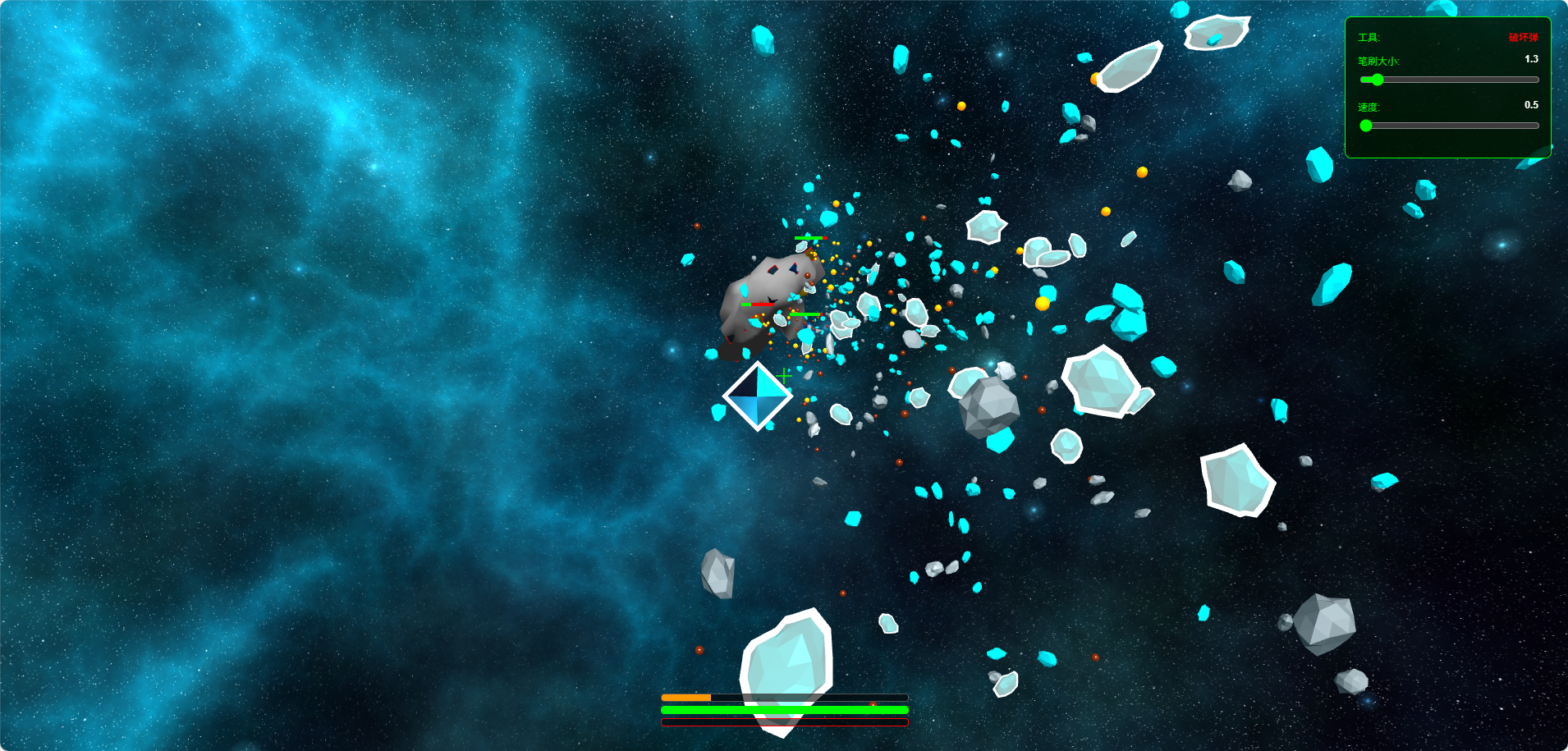Click the 速度 label in the panel

[1369, 107]
